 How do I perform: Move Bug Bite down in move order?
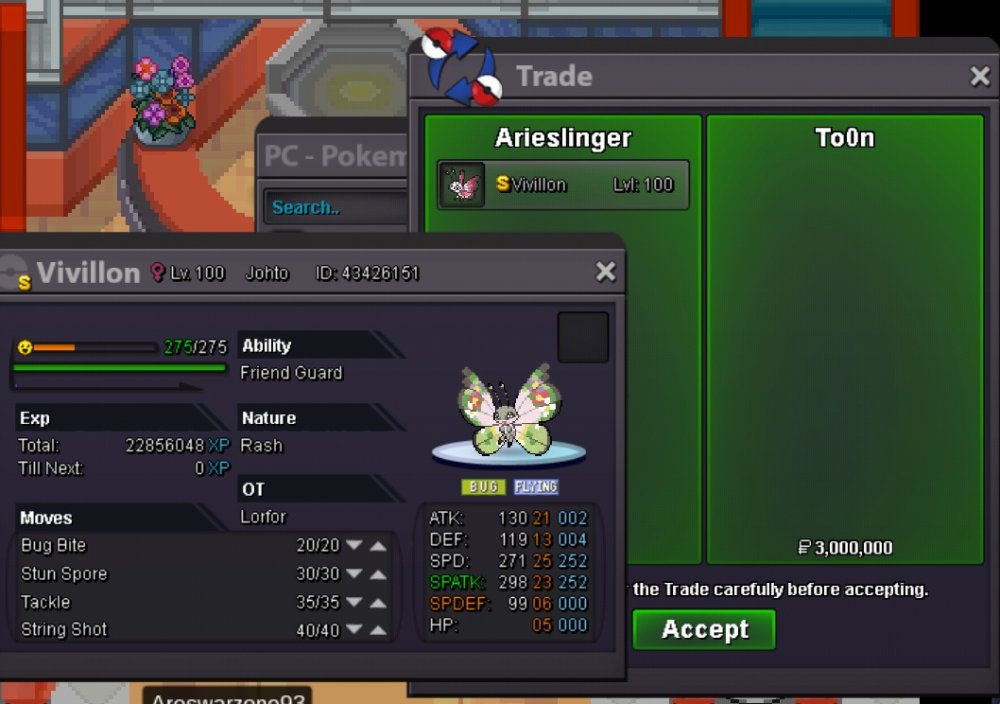(354, 546)
